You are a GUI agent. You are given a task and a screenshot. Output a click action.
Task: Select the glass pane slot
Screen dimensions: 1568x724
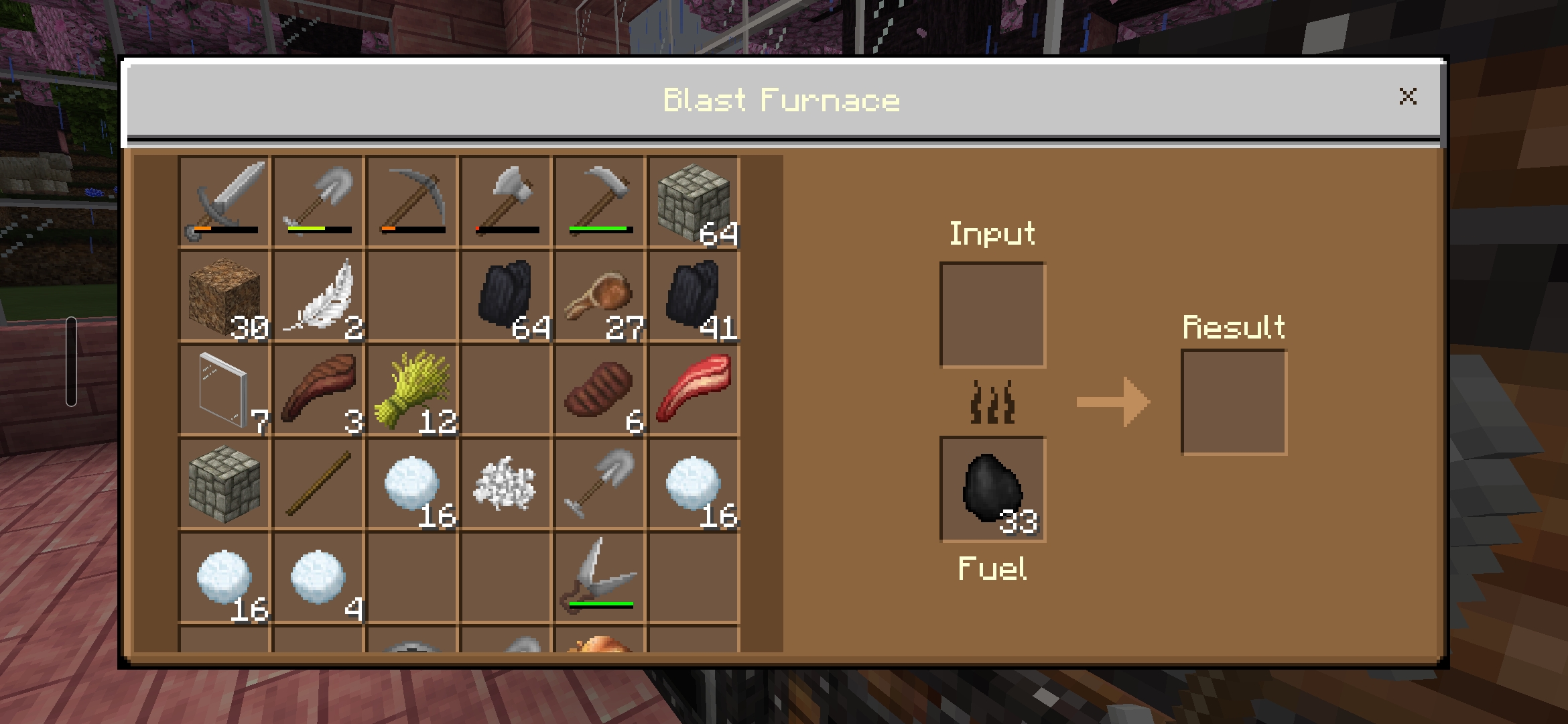(x=224, y=389)
